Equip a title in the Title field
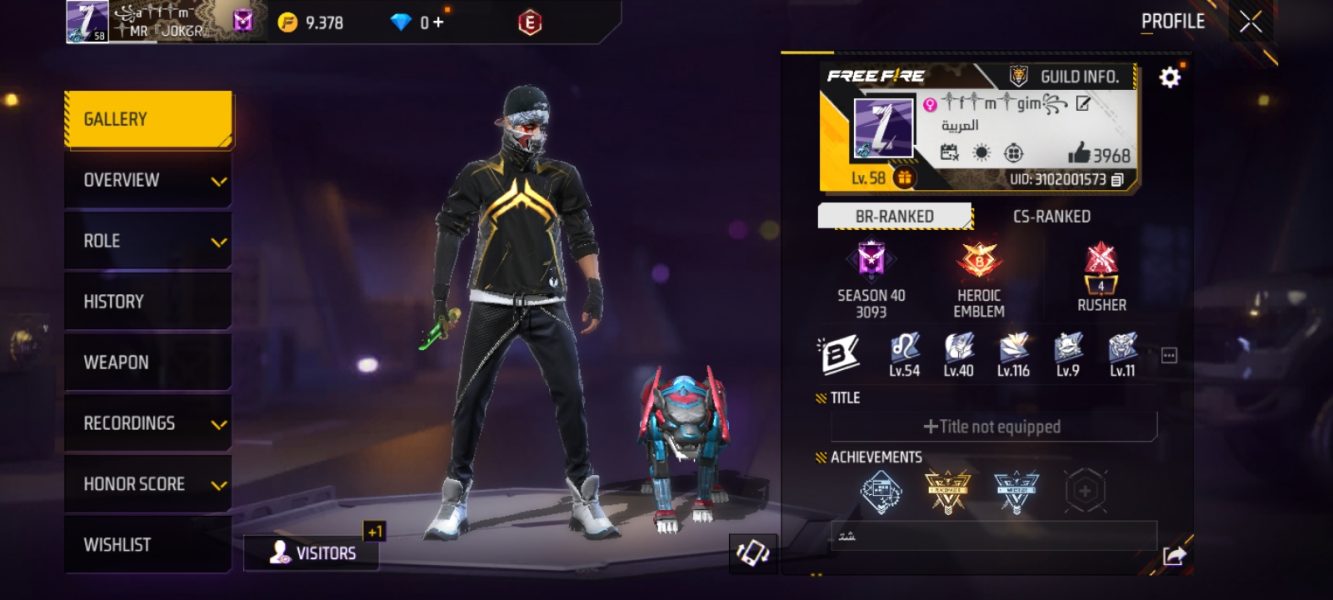Image resolution: width=1333 pixels, height=600 pixels. (993, 427)
